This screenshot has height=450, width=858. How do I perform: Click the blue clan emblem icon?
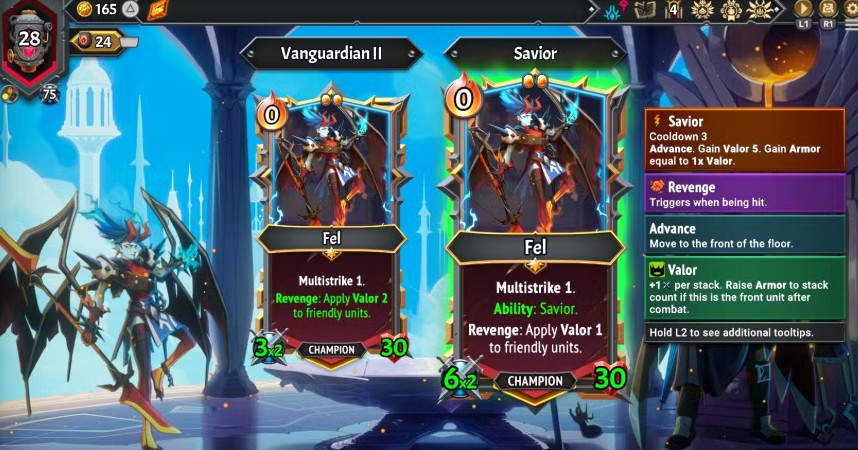(x=614, y=11)
